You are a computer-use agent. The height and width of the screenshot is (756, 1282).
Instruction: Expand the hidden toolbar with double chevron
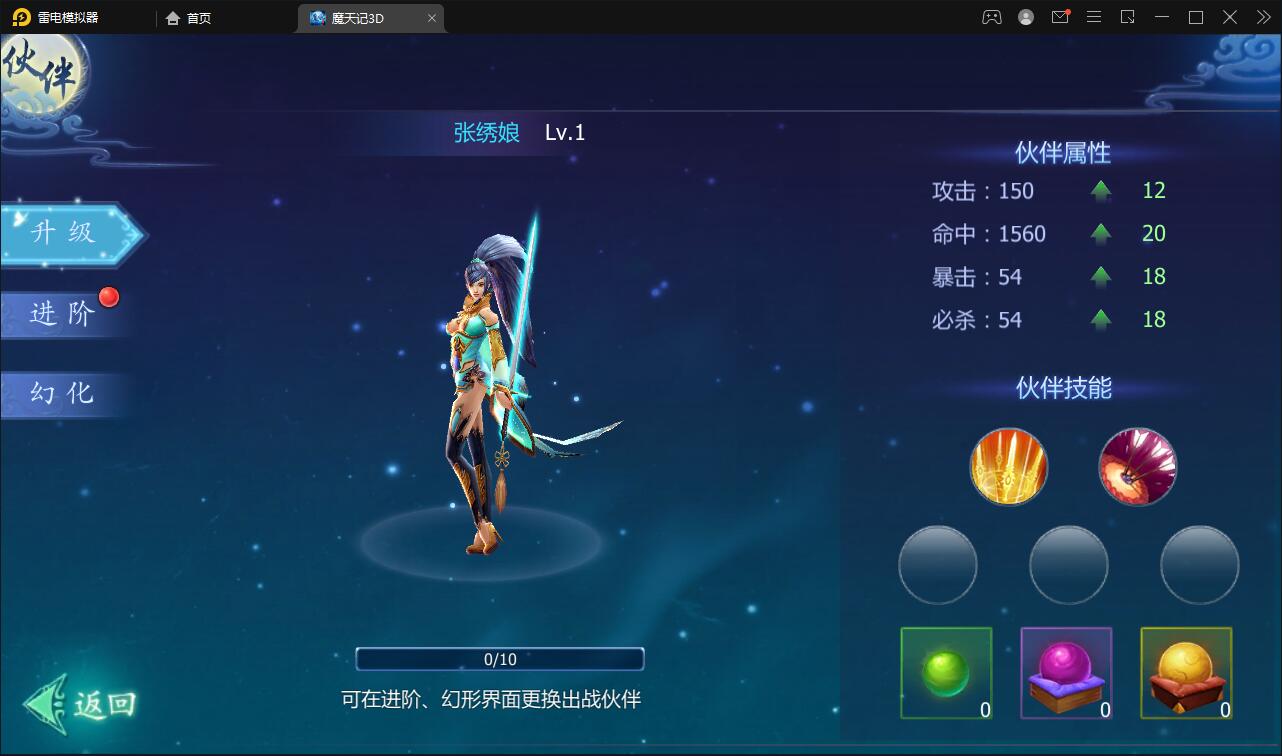click(x=1263, y=17)
